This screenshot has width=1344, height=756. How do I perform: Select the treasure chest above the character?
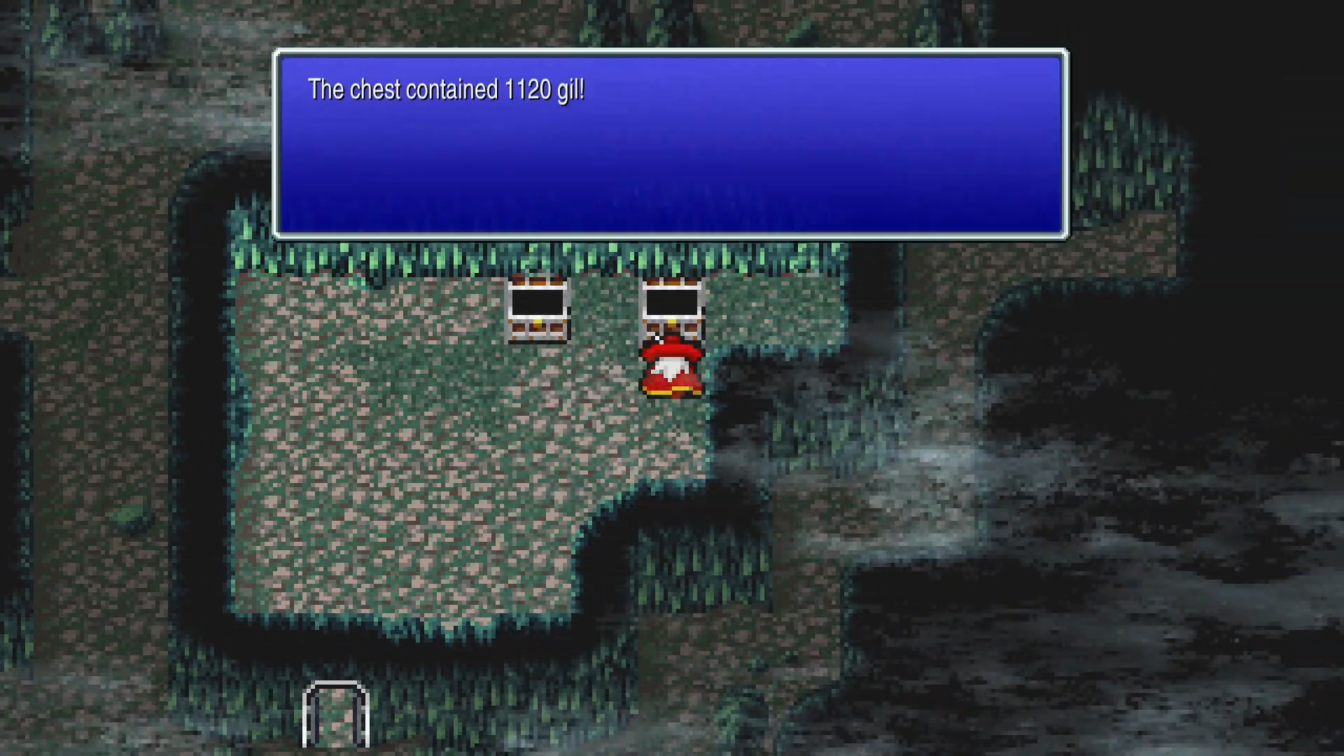click(672, 305)
